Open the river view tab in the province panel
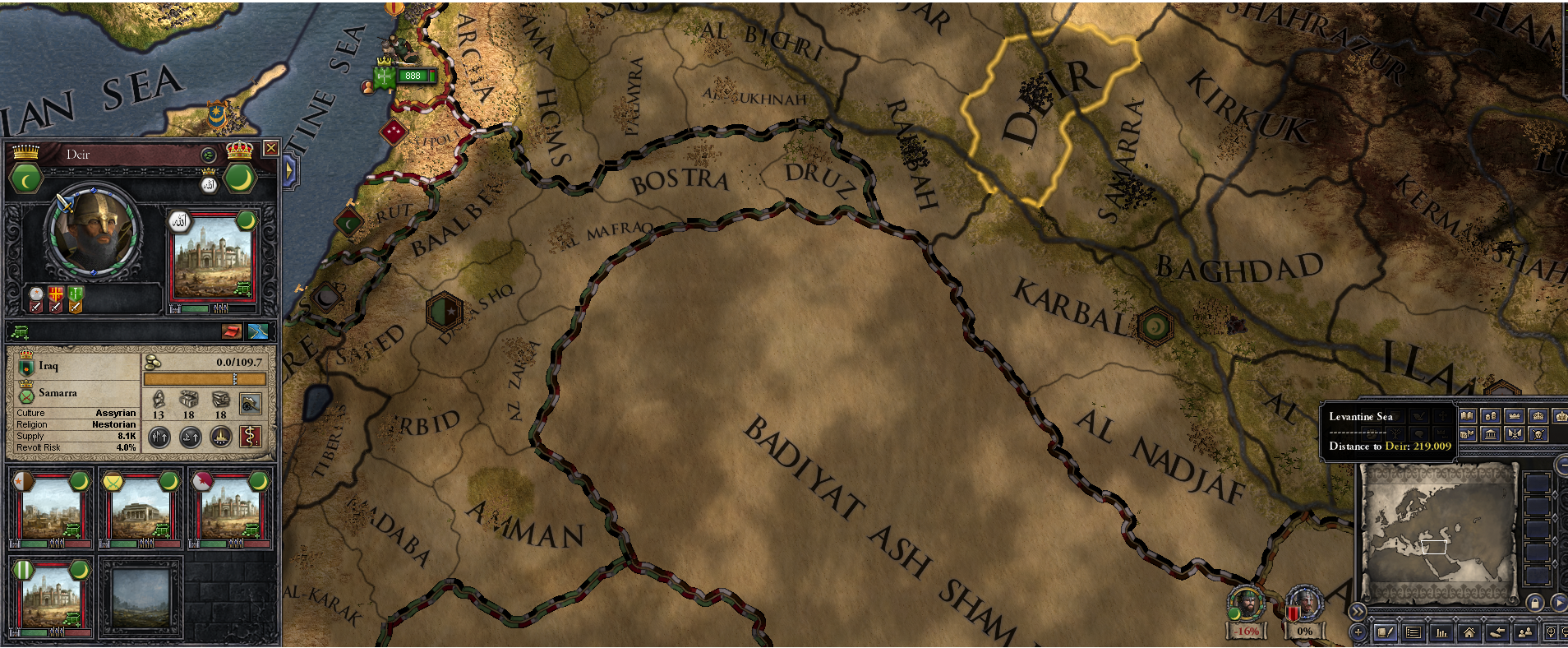Screen dimensions: 1568x648 pyautogui.click(x=256, y=332)
